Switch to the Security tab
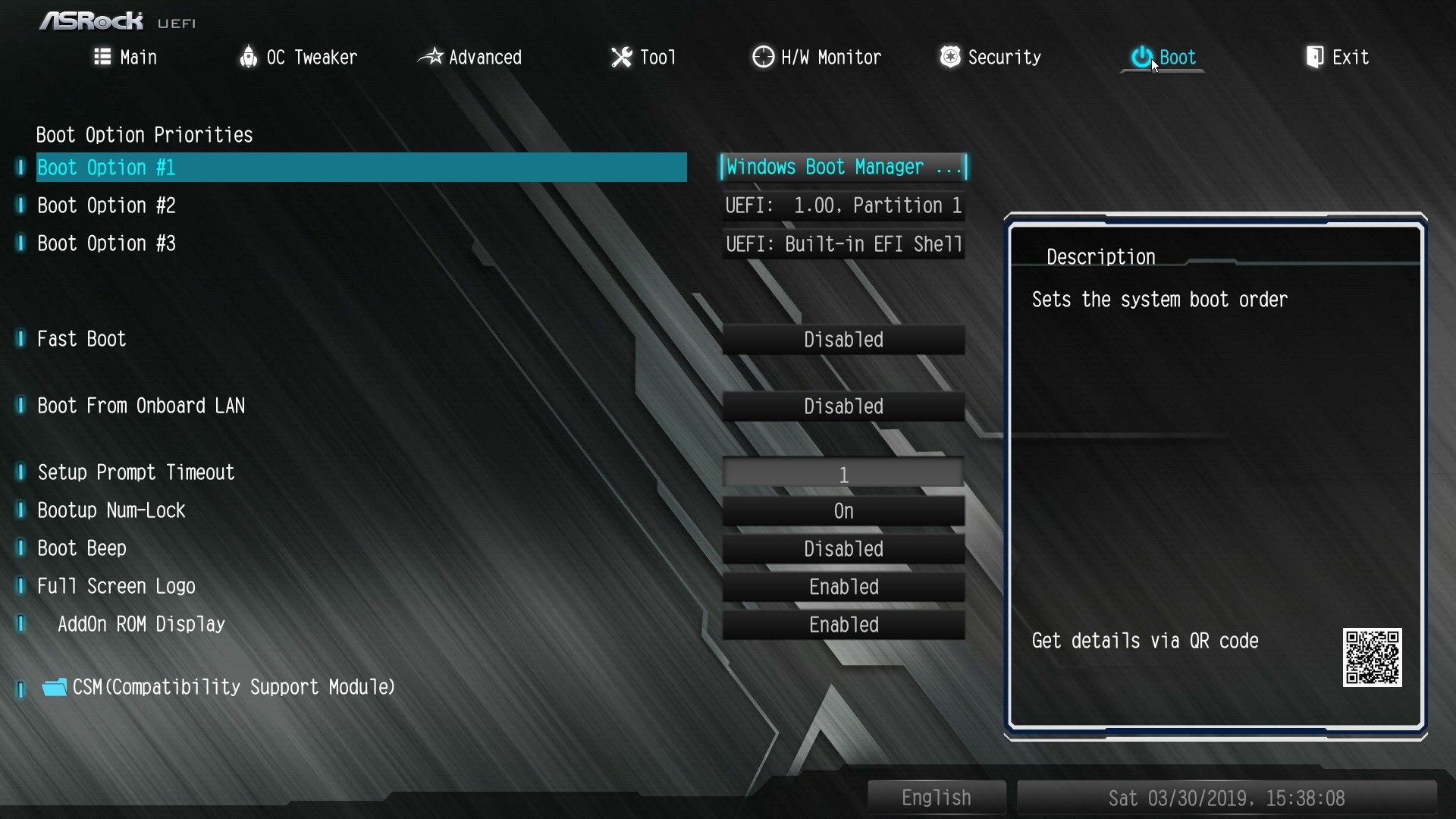This screenshot has width=1456, height=819. coord(990,57)
